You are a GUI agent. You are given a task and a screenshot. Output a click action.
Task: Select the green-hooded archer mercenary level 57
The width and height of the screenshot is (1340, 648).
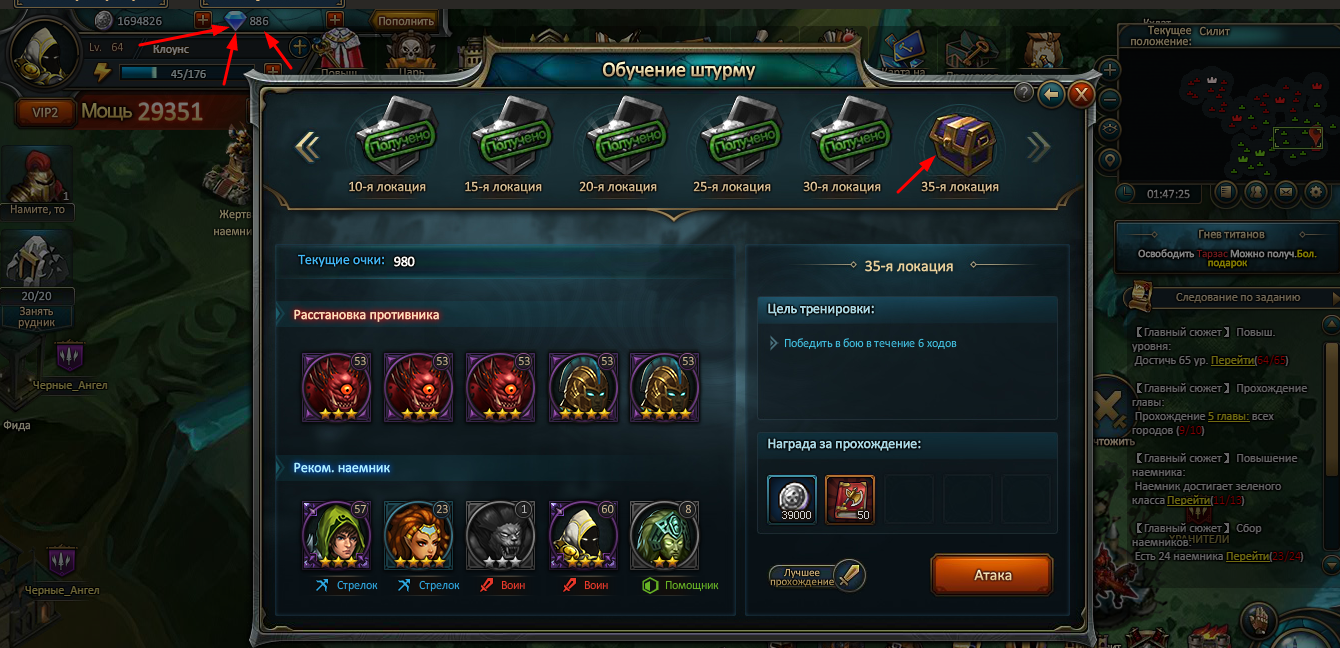337,536
